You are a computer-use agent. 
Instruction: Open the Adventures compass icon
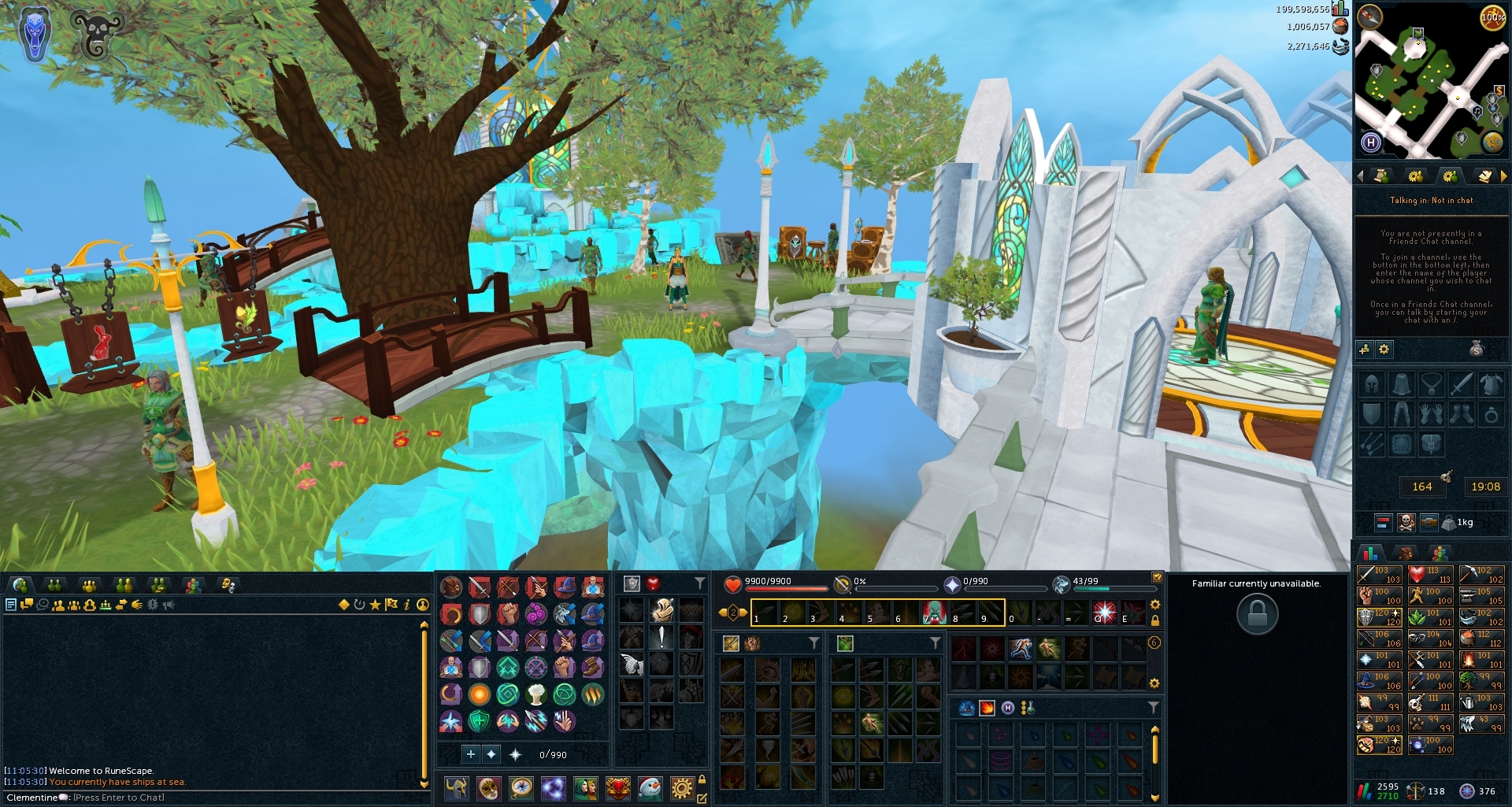521,788
